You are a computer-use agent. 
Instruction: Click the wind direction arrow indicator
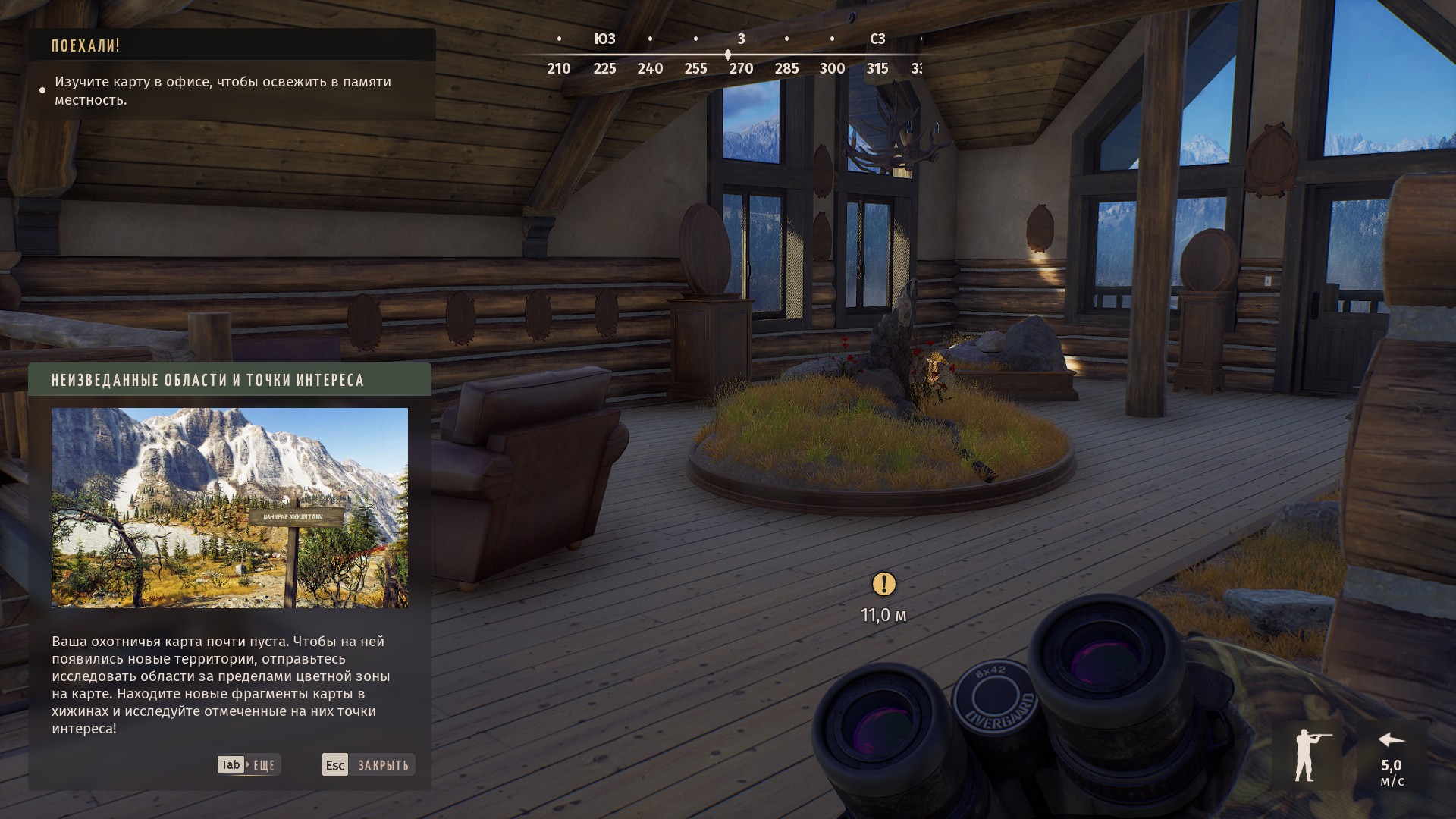point(1391,740)
